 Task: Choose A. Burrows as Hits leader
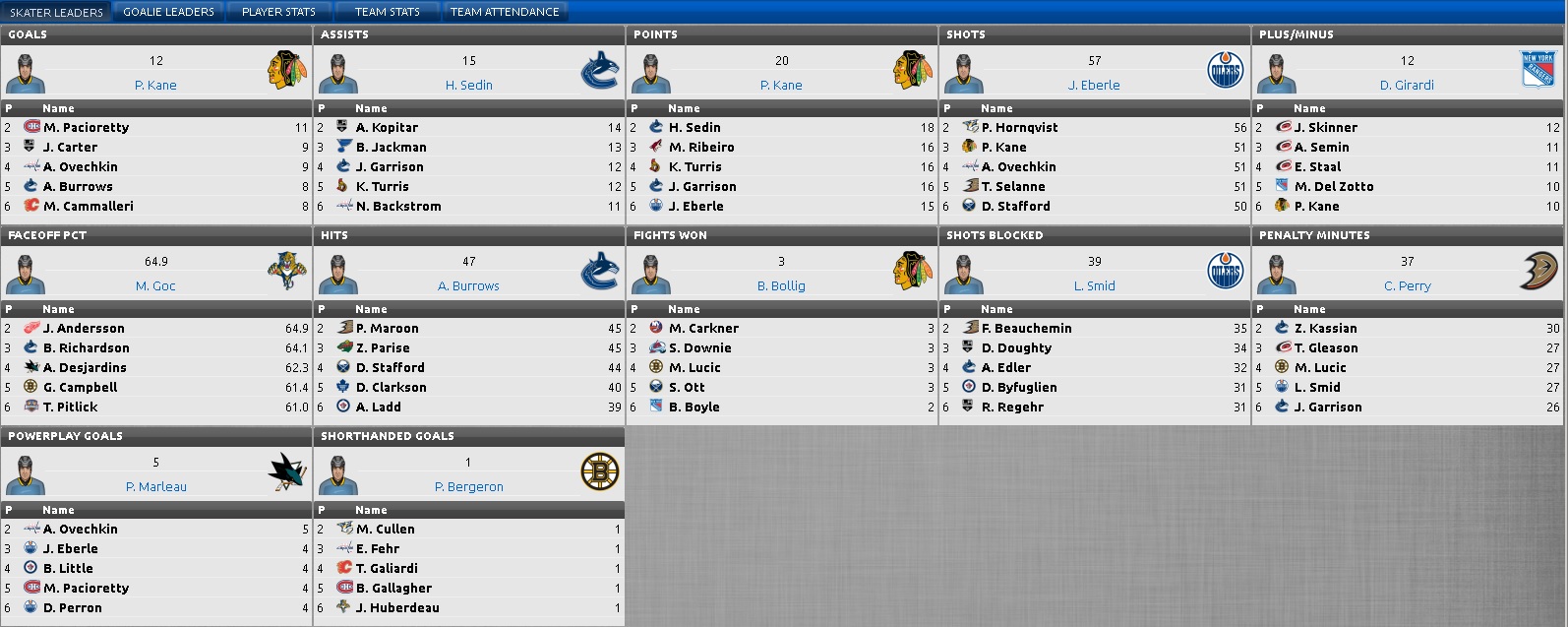click(x=468, y=286)
